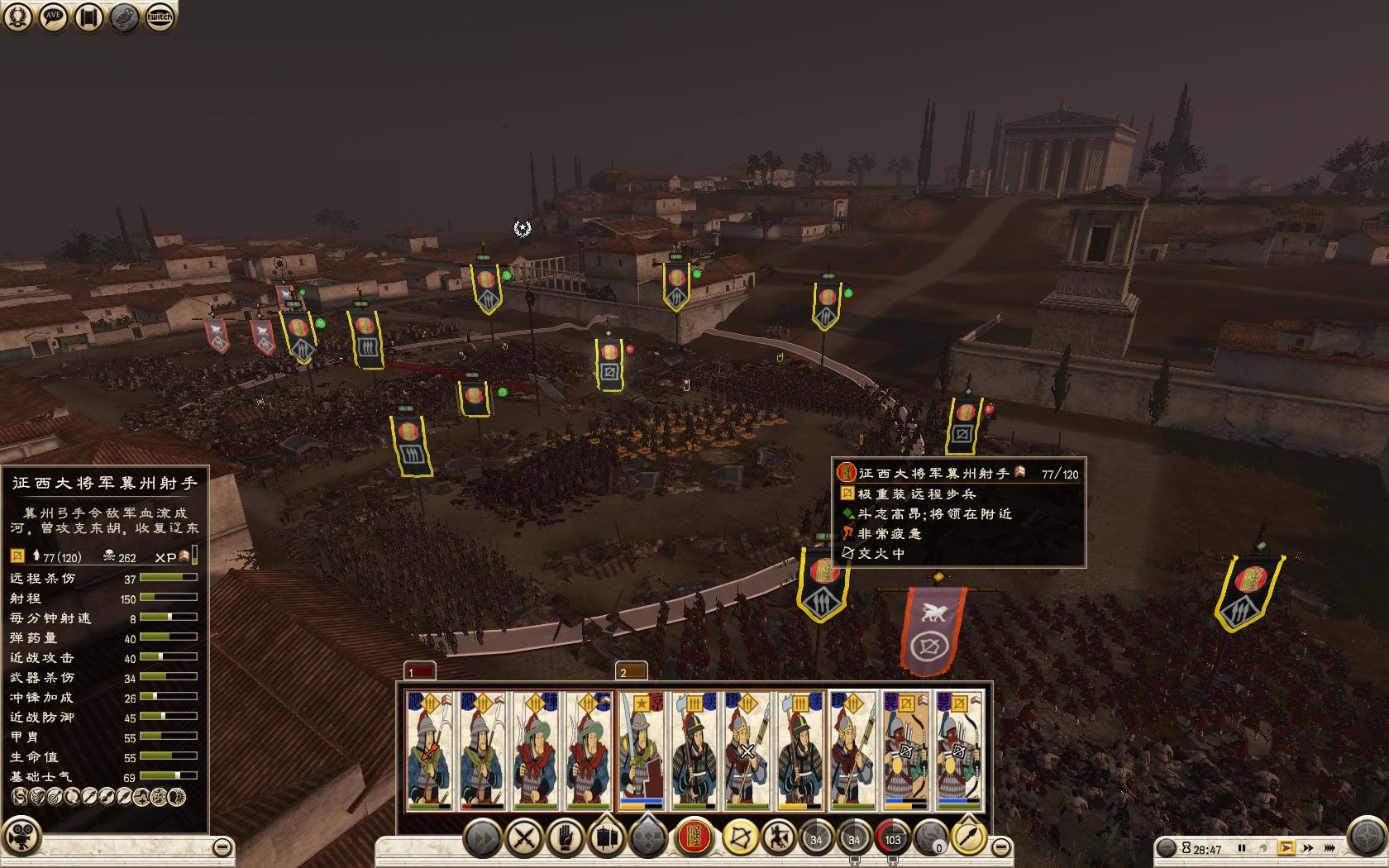The width and height of the screenshot is (1389, 868).
Task: Open the scroll objectives button
Action: [x=89, y=17]
